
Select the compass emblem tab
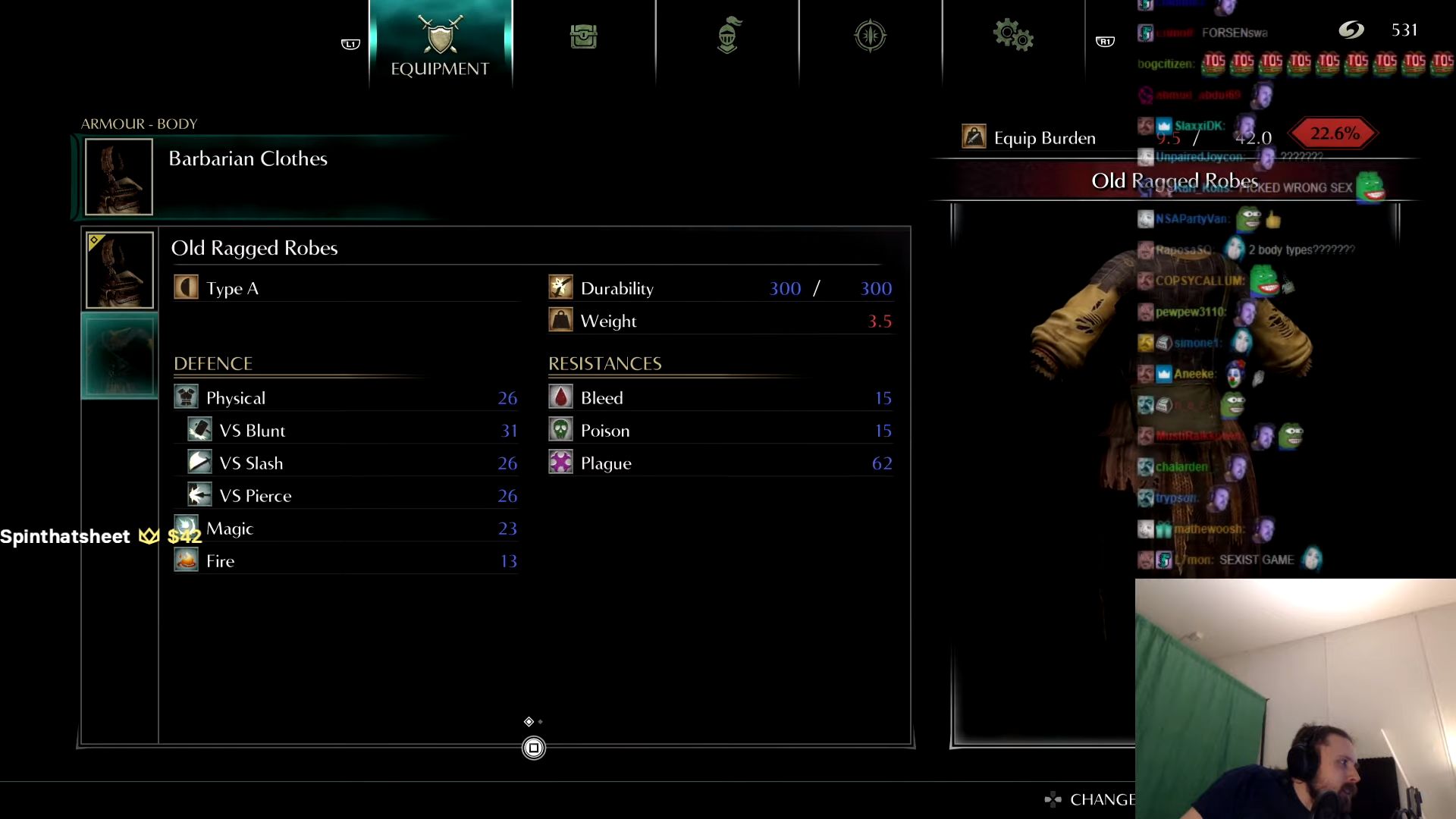[870, 36]
